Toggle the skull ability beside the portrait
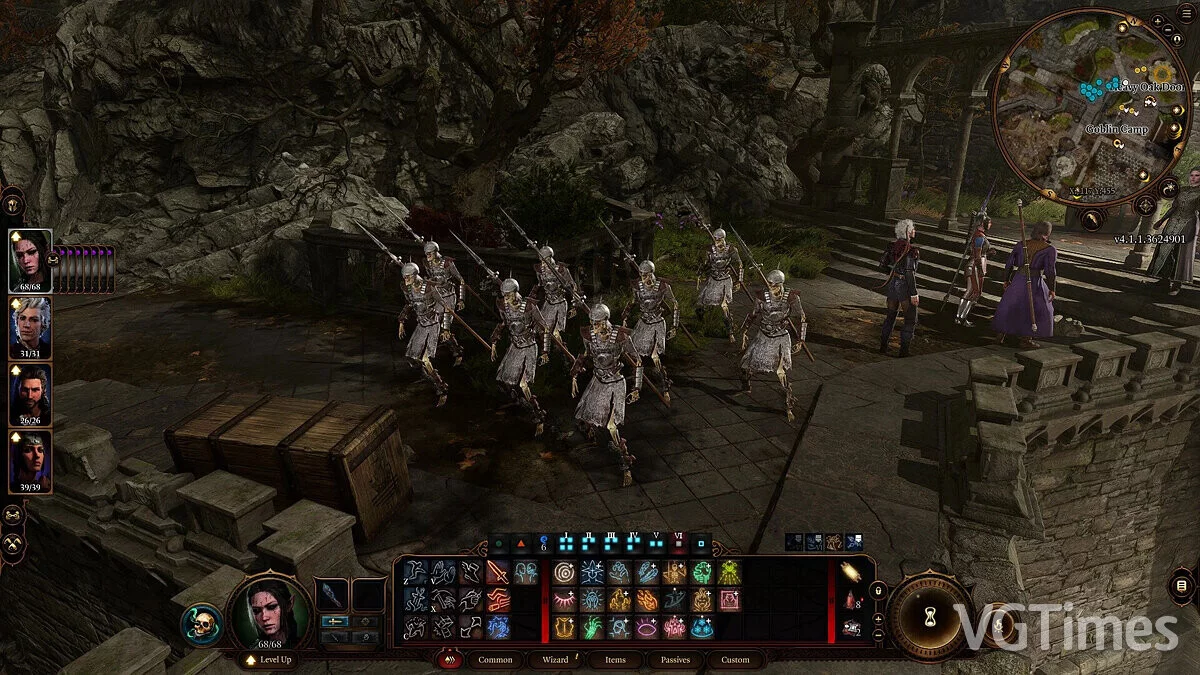The image size is (1200, 675). (x=201, y=624)
